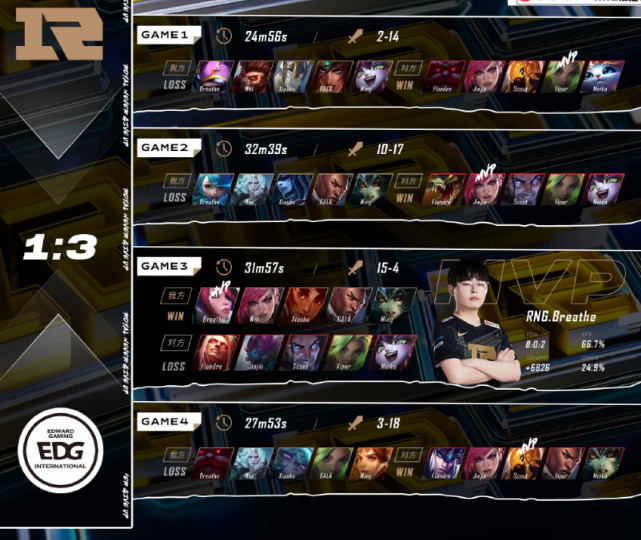Screen dimensions: 641x540
Task: Choose Meiko's champion portrait in Game 1
Action: [x=602, y=75]
